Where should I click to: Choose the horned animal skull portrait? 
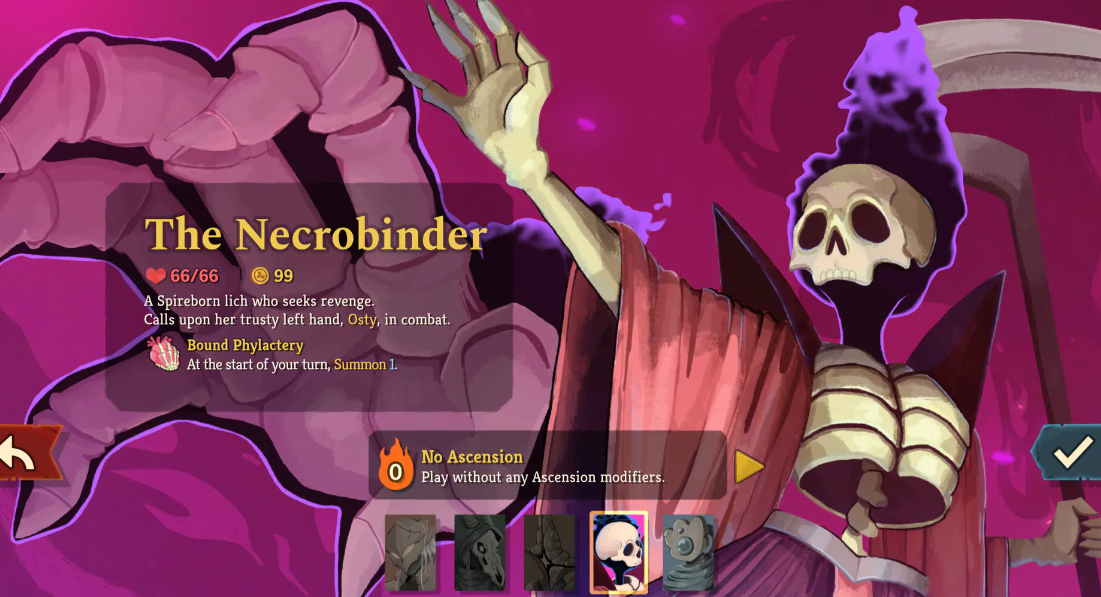click(480, 553)
